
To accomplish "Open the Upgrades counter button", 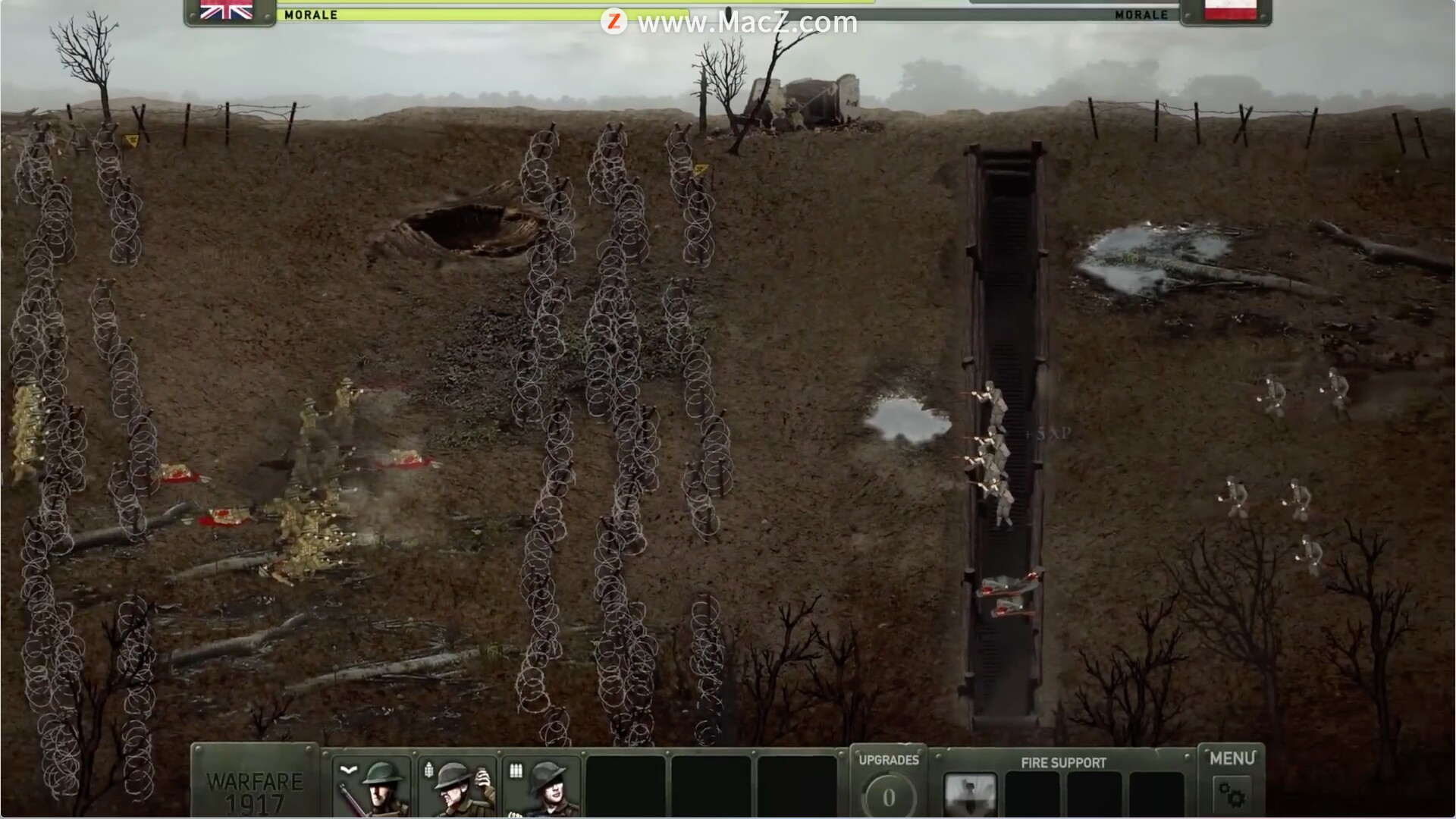I will [x=889, y=796].
